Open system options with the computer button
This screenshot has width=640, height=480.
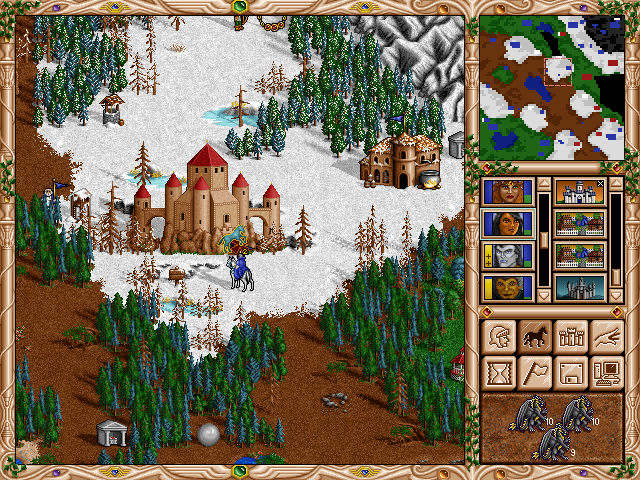tap(606, 373)
